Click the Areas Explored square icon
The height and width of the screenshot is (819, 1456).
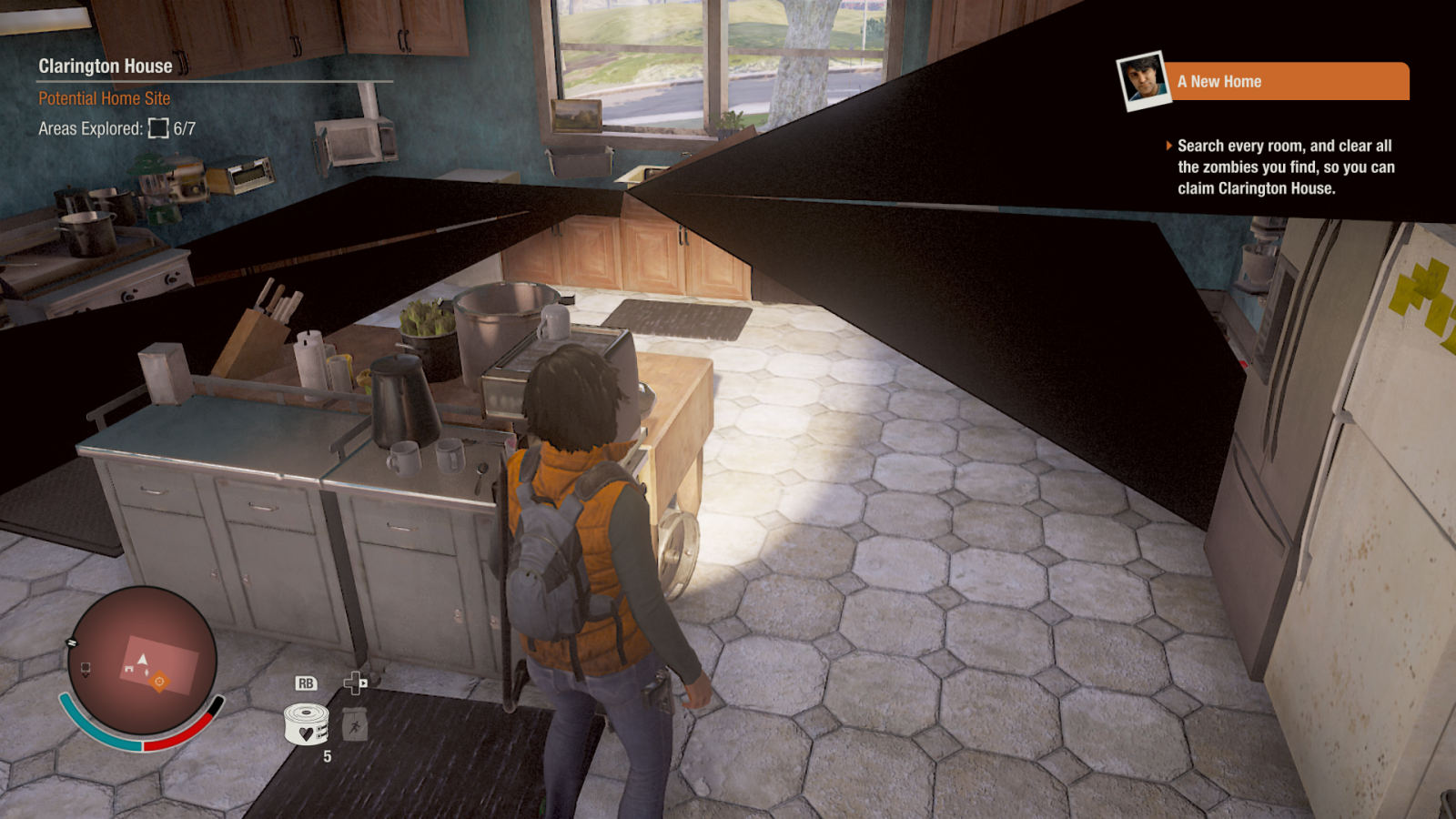[158, 128]
